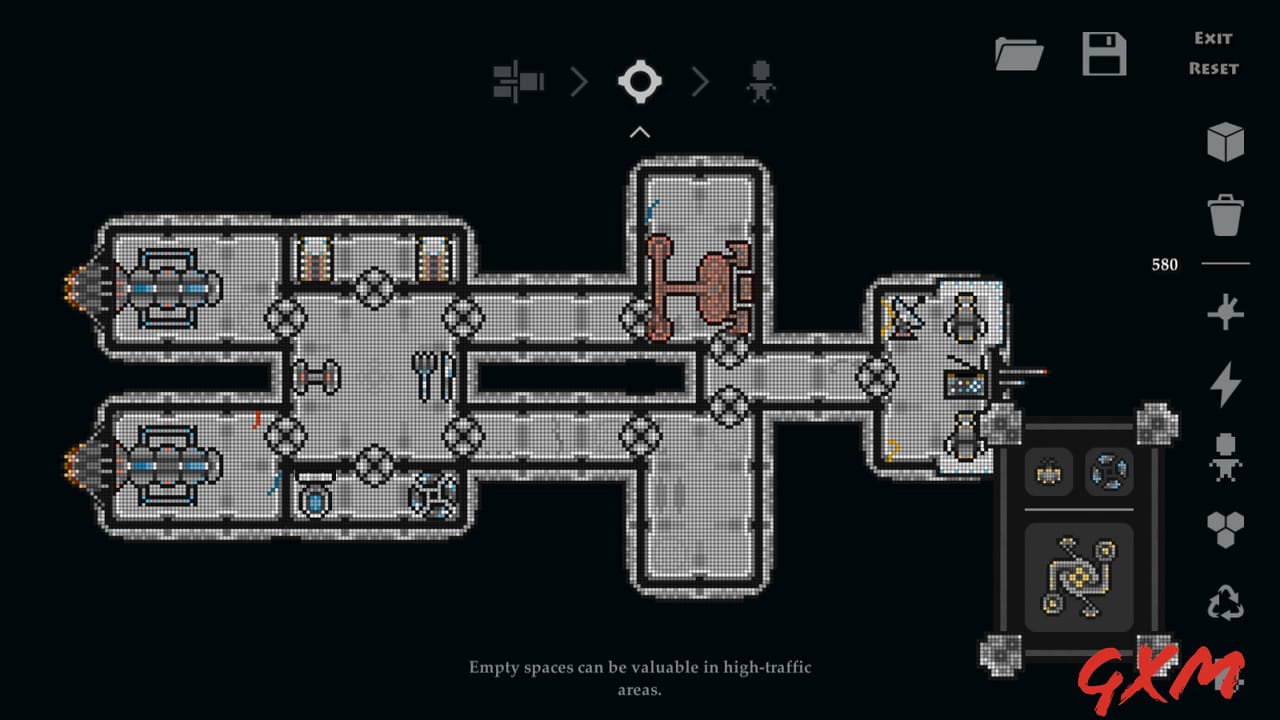Switch to the module layout stage
The width and height of the screenshot is (1280, 720).
[518, 82]
